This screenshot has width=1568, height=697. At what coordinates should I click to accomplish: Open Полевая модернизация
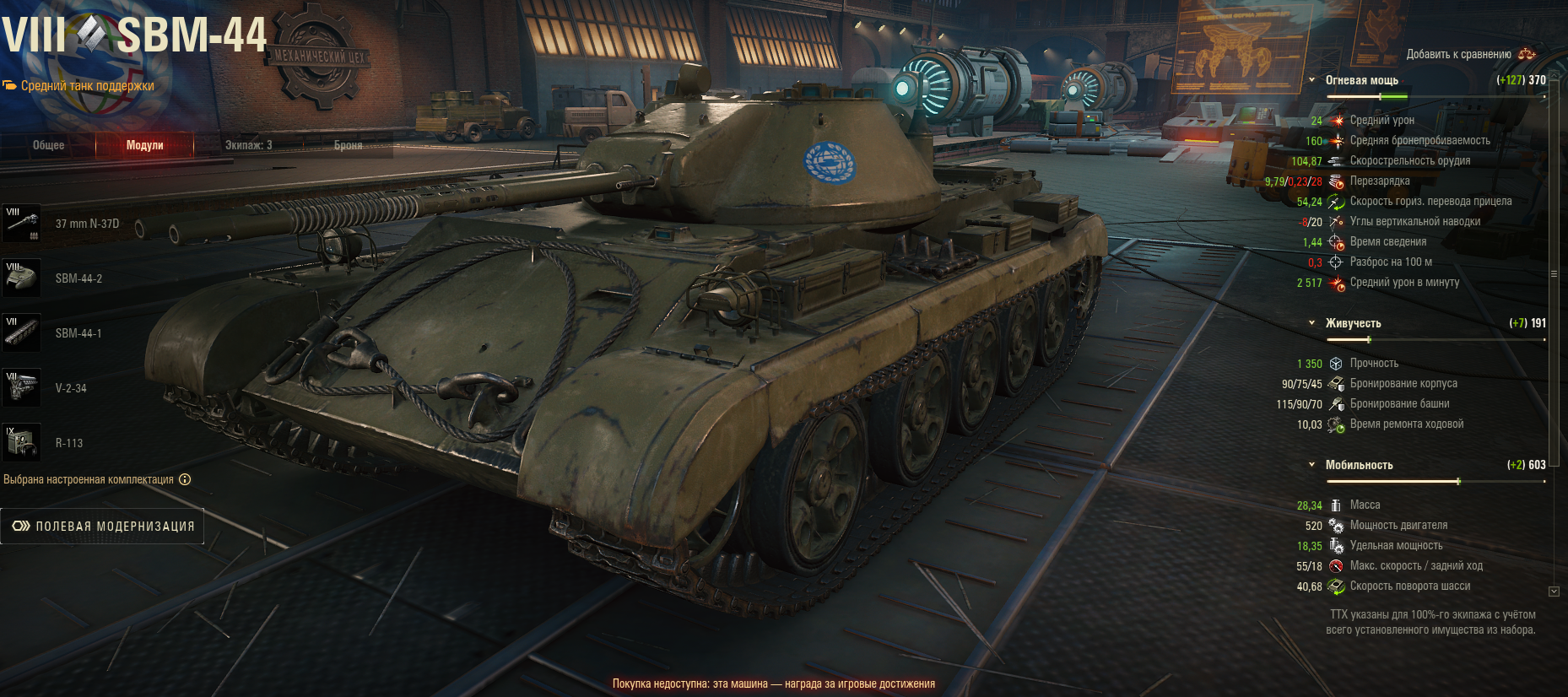[x=103, y=526]
